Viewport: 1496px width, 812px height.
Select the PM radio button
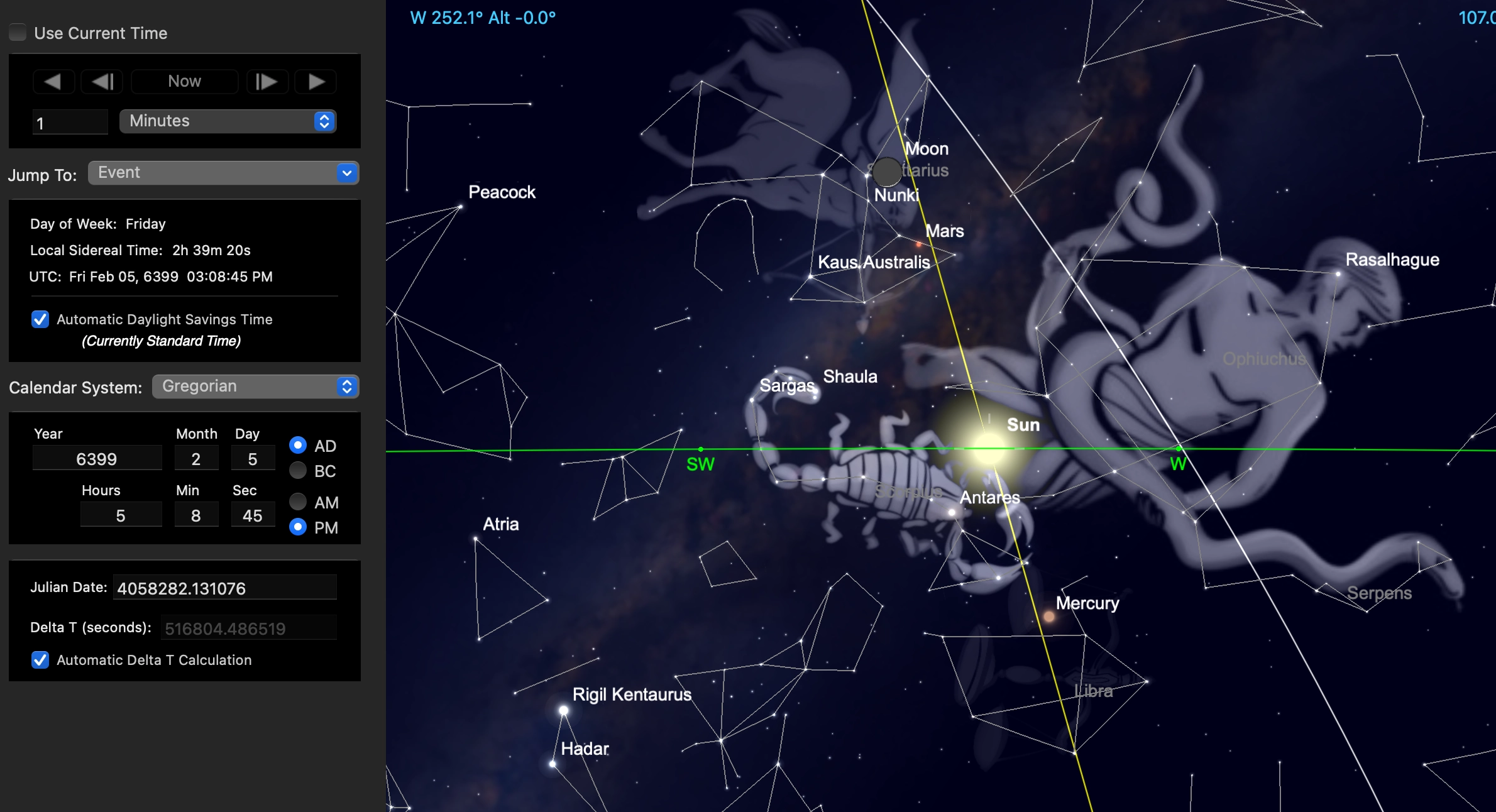click(298, 527)
